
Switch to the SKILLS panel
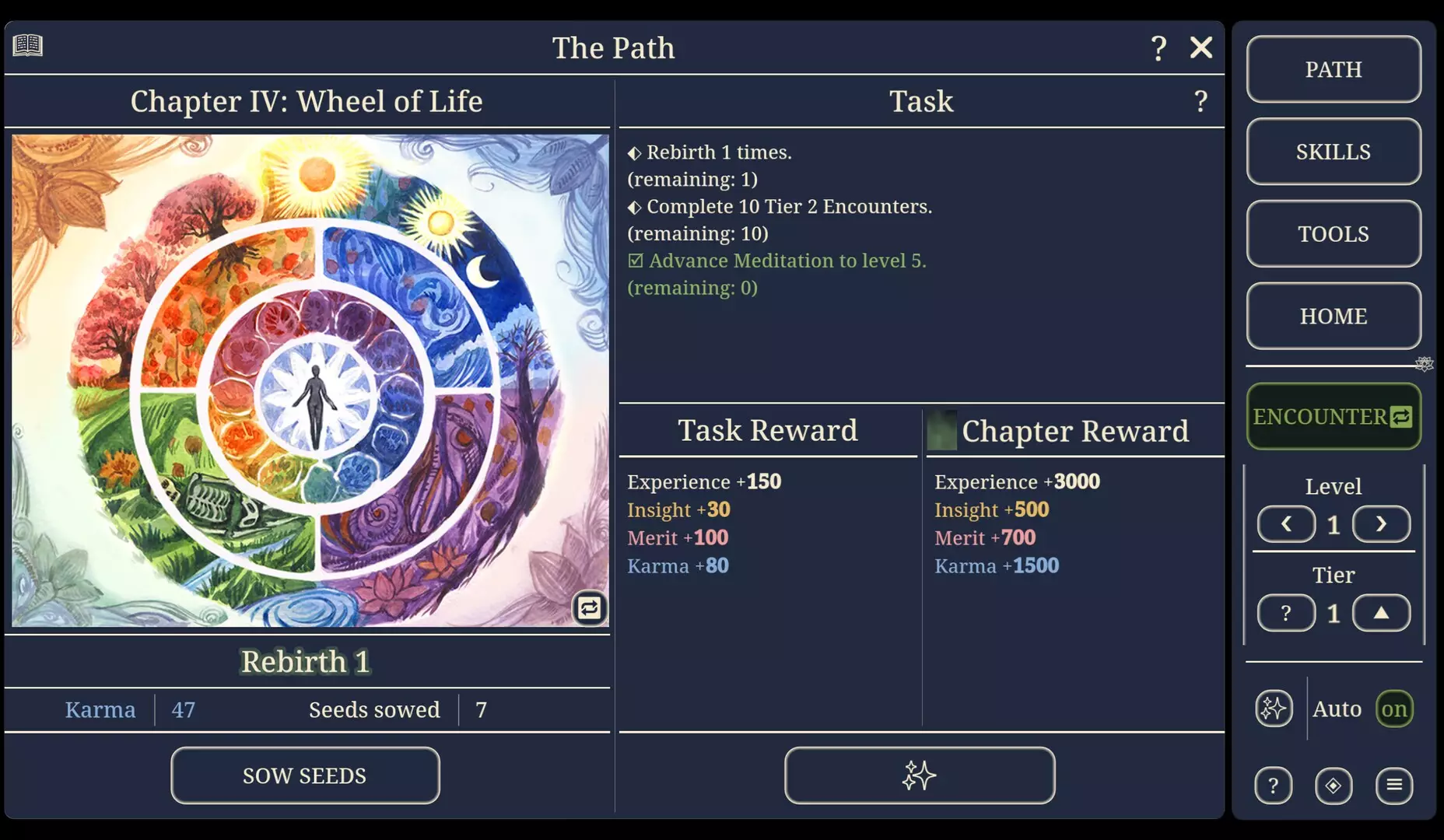tap(1334, 152)
